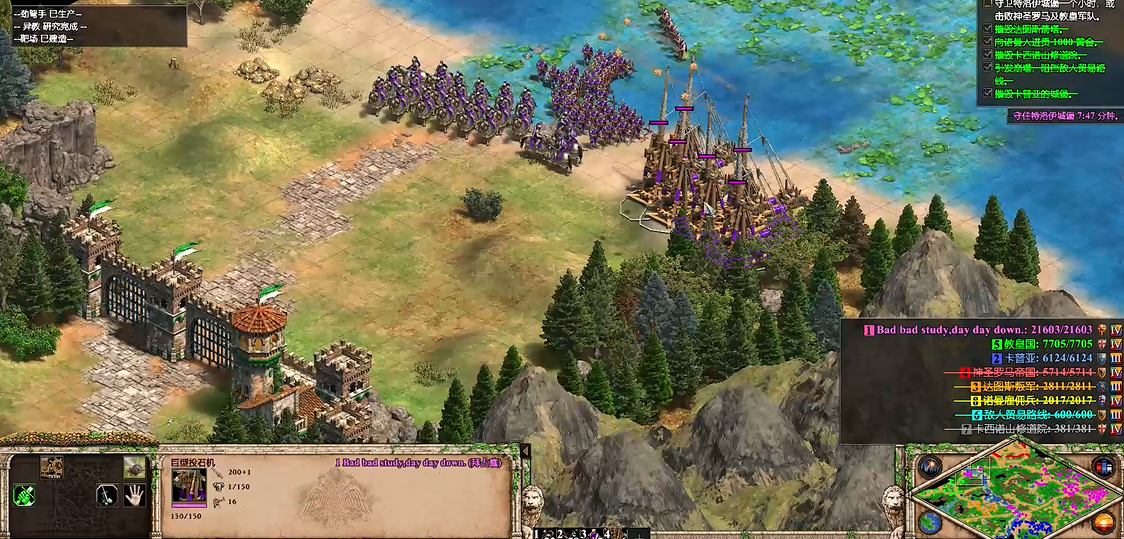Select the 卡普亚 player score row
The image size is (1124, 539).
1040,358
